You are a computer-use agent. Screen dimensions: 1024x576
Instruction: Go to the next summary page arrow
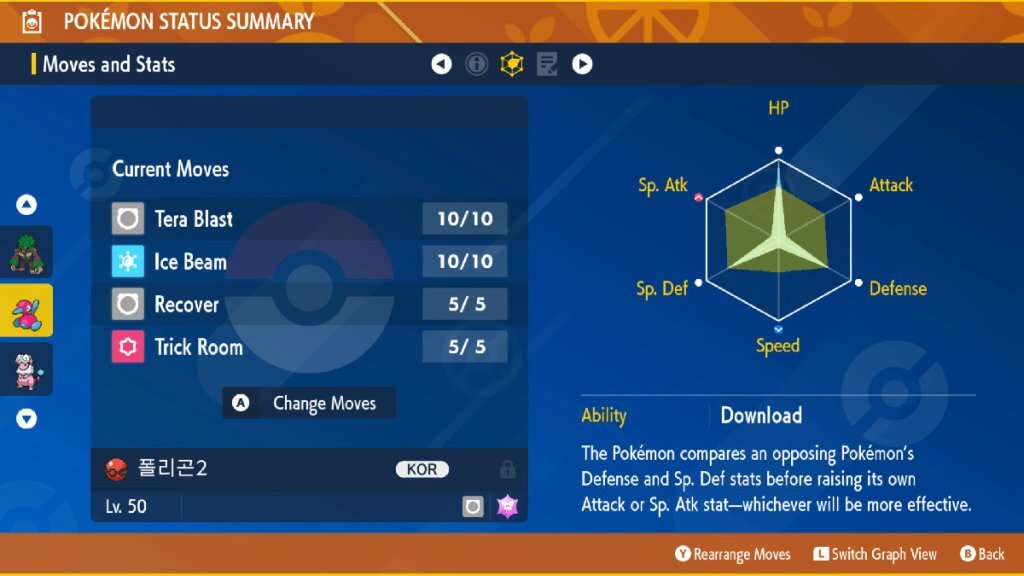tap(582, 65)
